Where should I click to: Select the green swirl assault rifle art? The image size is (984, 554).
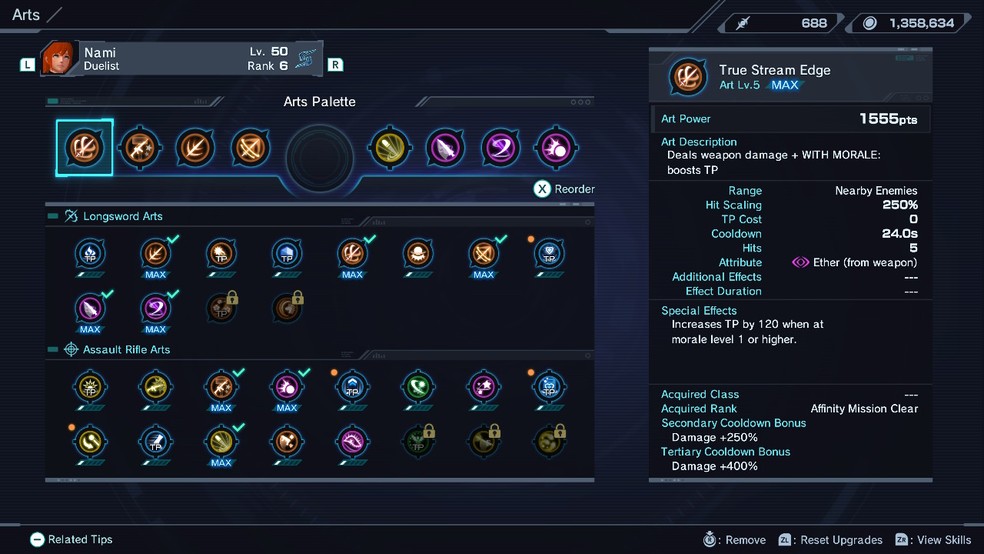[418, 387]
